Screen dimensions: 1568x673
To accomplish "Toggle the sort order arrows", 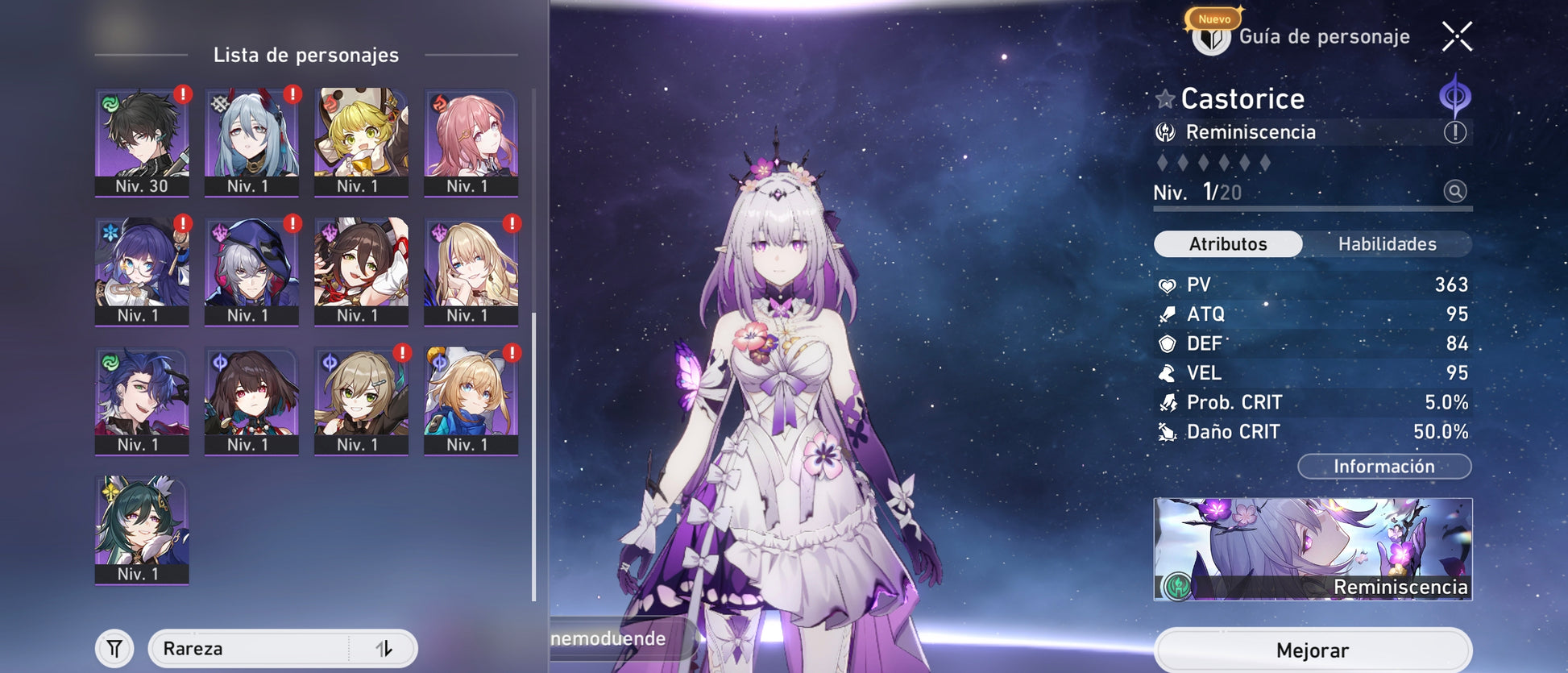I will pos(384,649).
